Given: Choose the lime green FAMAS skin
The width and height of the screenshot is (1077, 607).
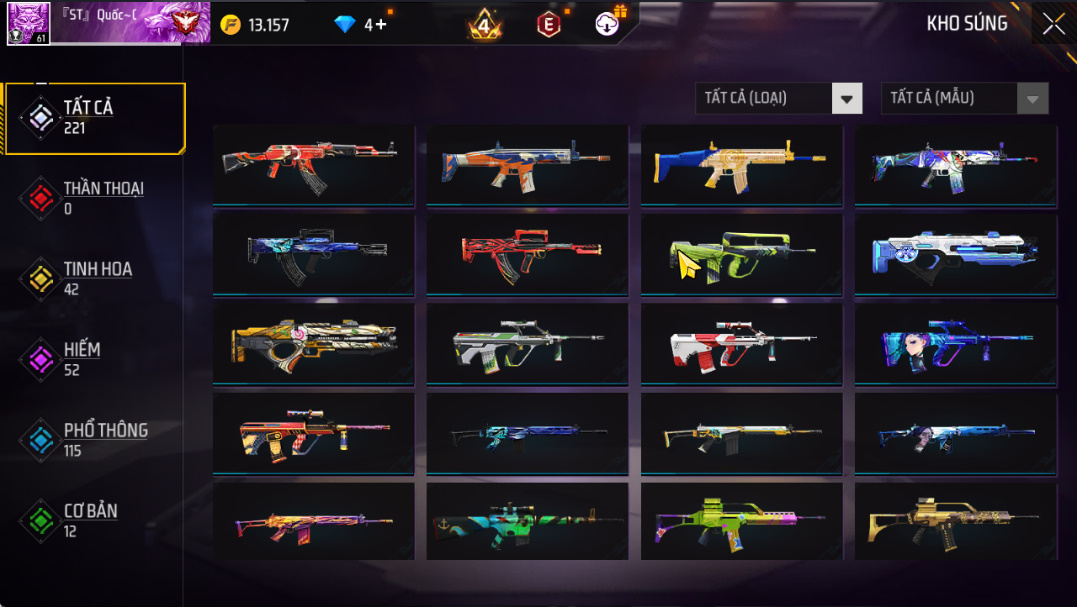Looking at the screenshot, I should (741, 254).
